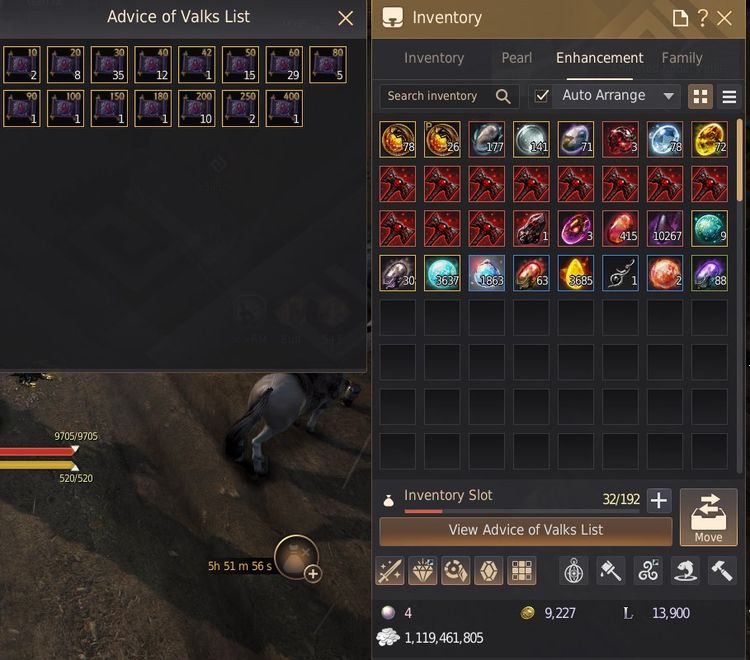Open the Inventory help question mark

(704, 18)
